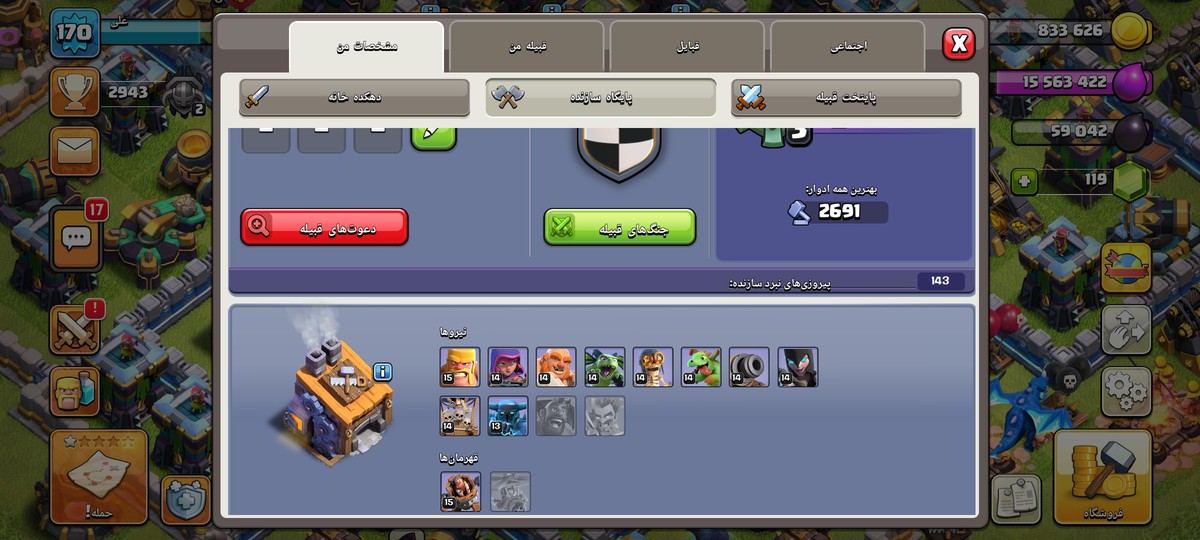
Task: Click the green جنگ‌های قبیله button
Action: pos(619,227)
